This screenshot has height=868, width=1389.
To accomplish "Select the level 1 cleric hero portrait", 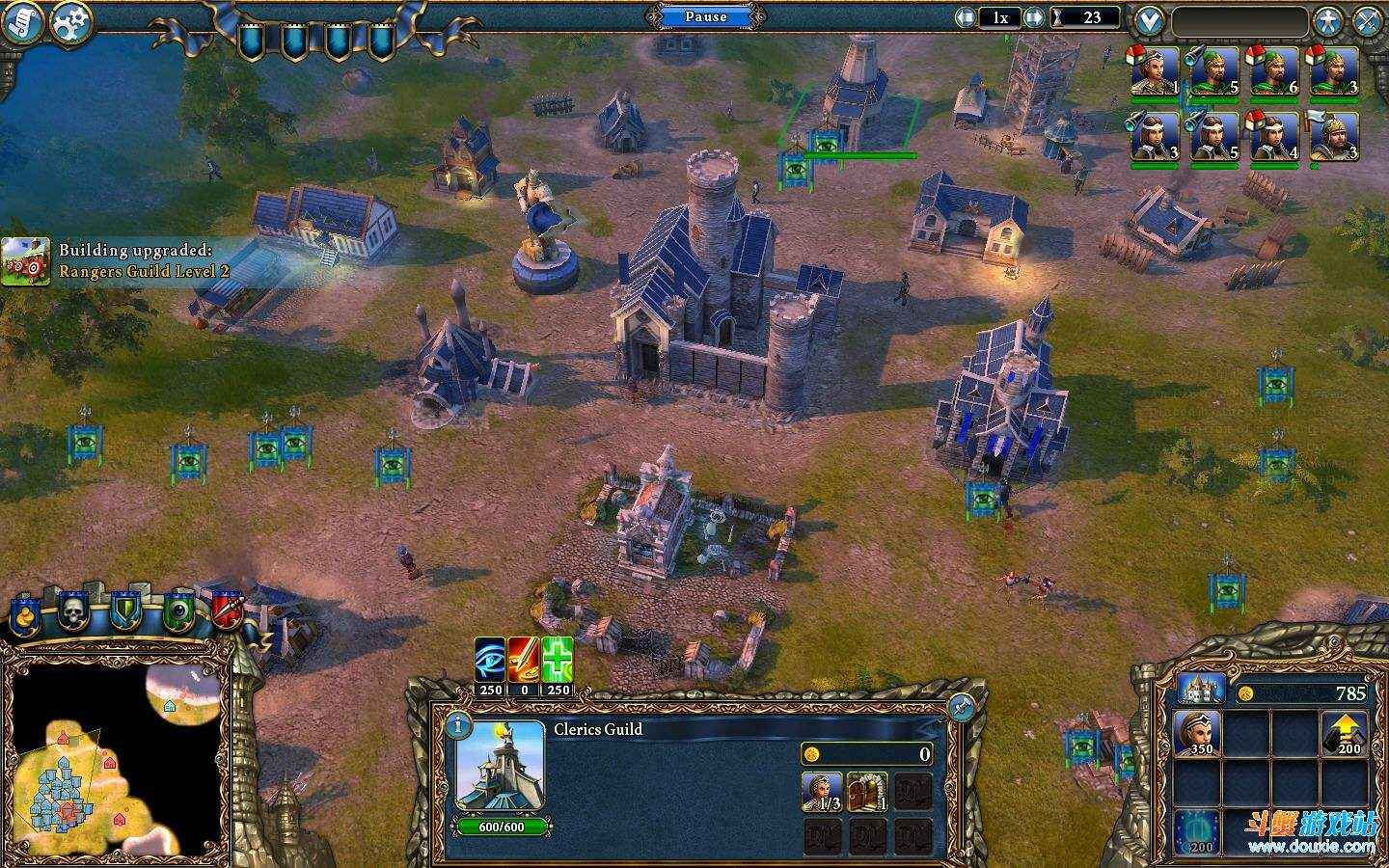I will [x=1155, y=71].
